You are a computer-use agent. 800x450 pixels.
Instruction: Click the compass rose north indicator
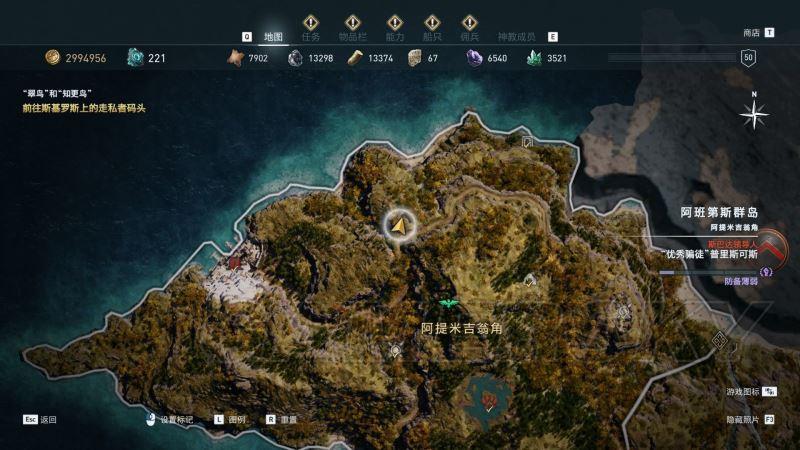(753, 114)
